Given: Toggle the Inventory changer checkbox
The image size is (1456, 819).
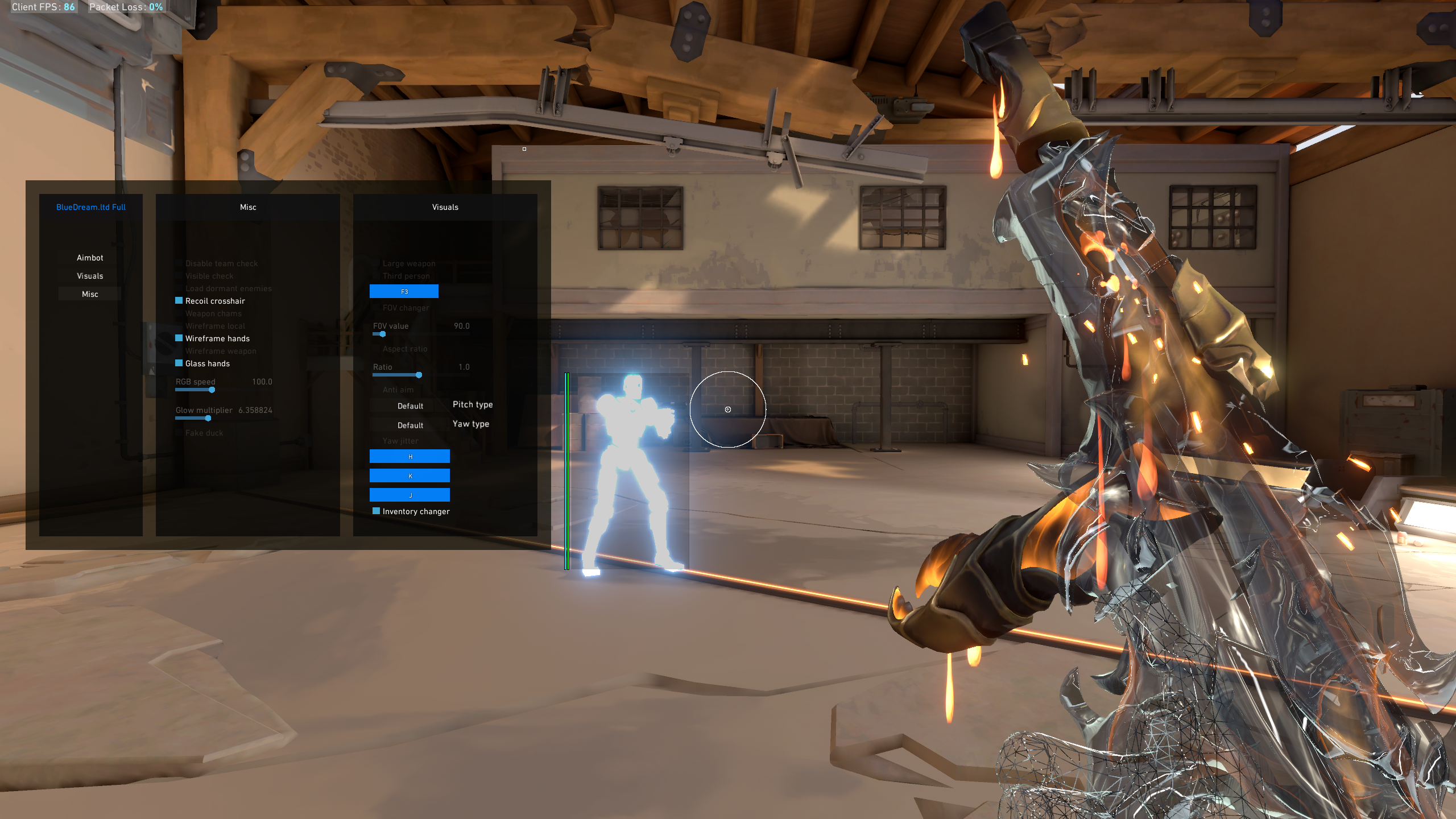Looking at the screenshot, I should tap(377, 511).
